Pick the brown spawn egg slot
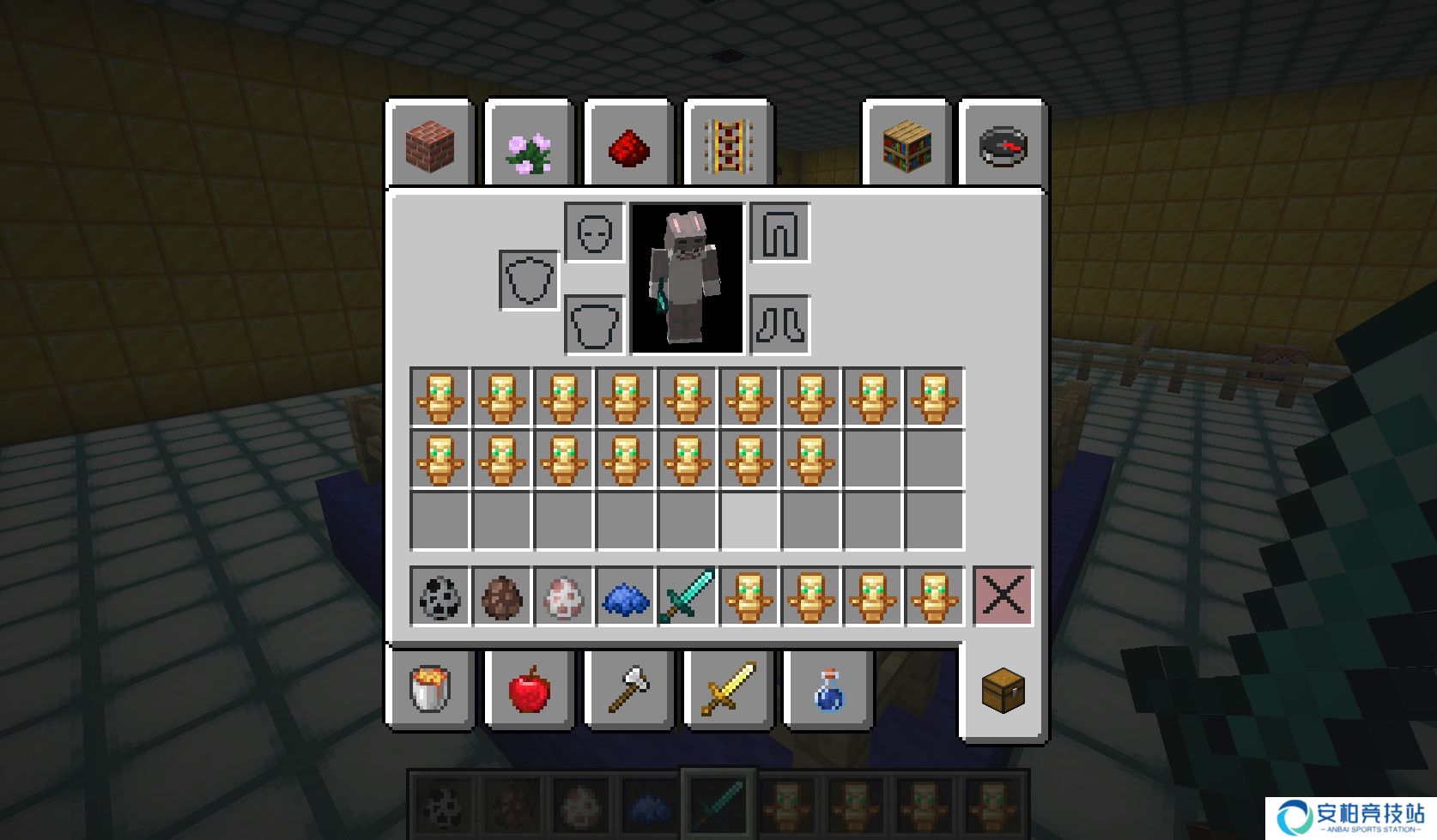Screen dimensions: 1437x840 (x=501, y=596)
